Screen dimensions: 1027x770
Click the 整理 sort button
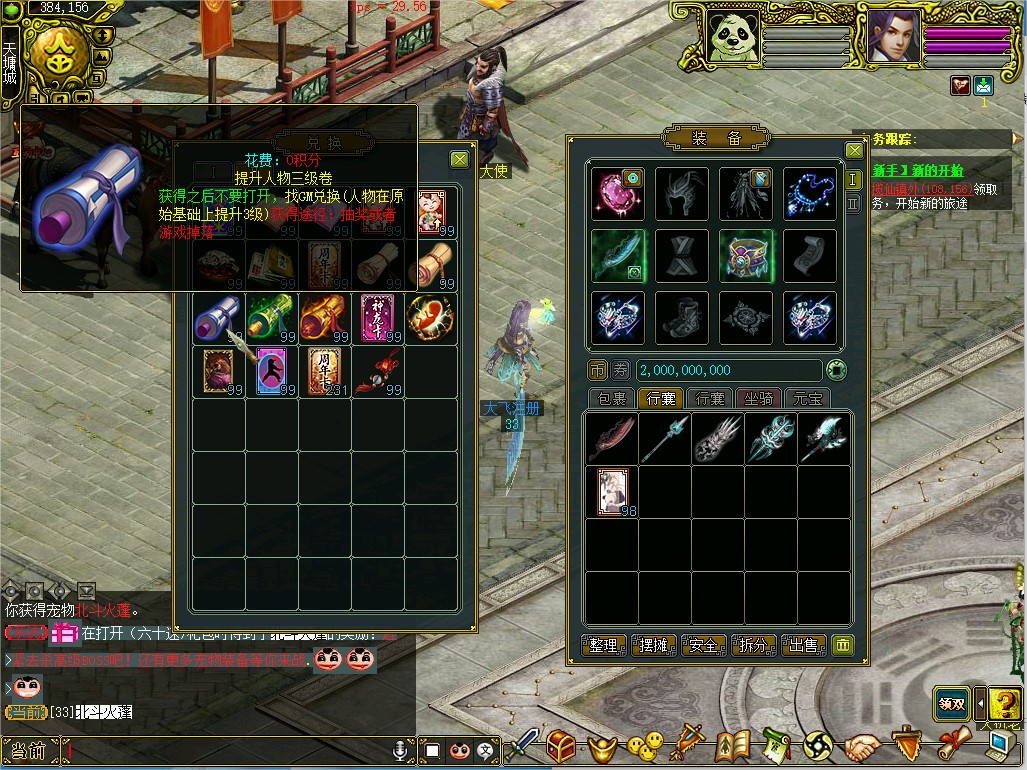[x=604, y=645]
